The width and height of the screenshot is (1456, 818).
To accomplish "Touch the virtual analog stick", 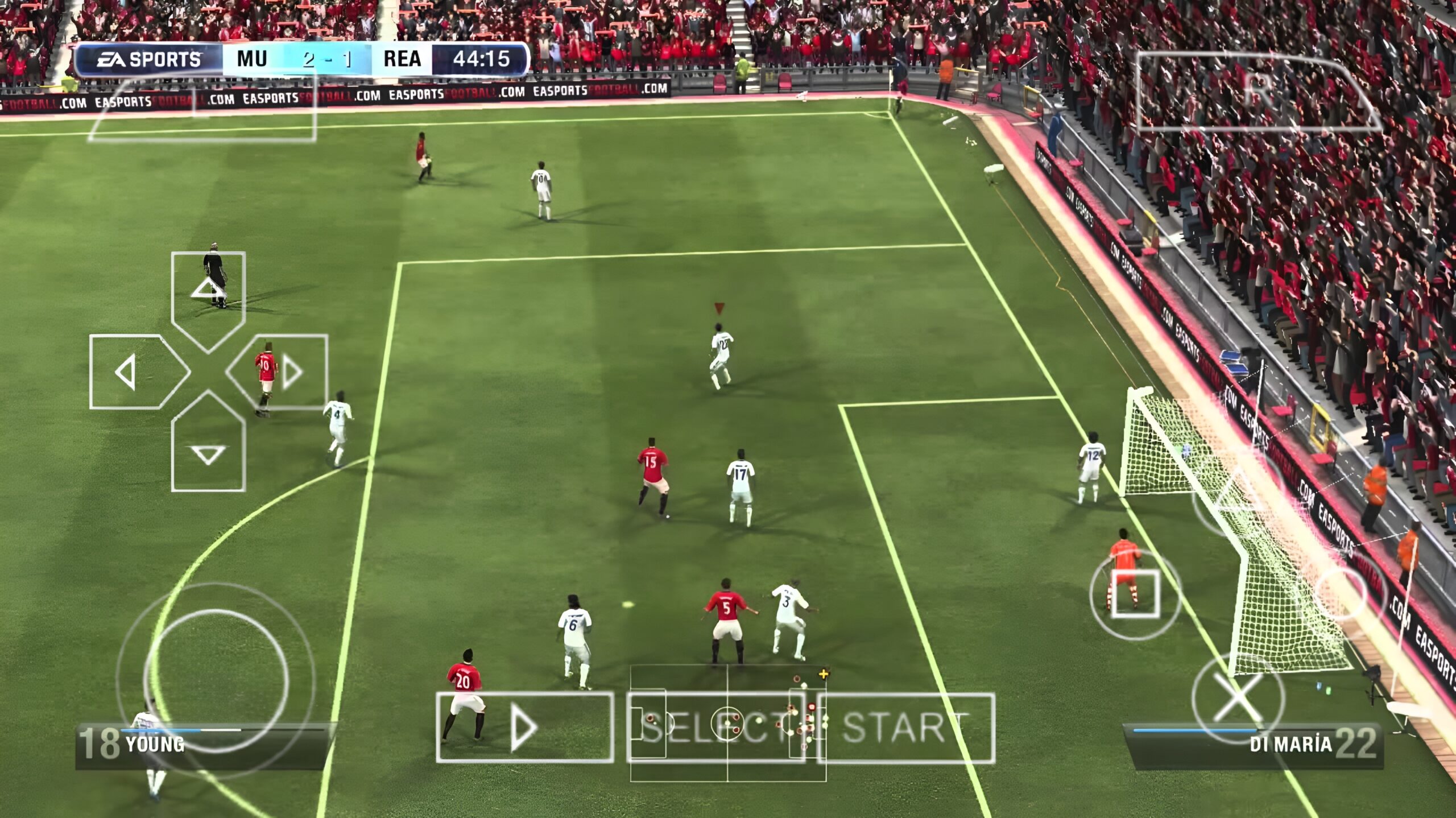I will click(216, 678).
